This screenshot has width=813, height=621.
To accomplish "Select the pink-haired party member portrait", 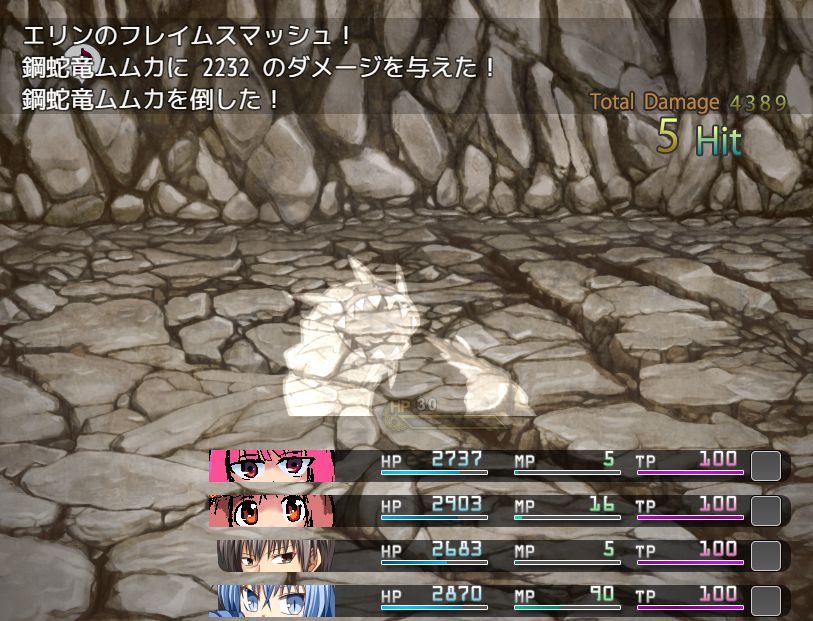I will click(x=271, y=466).
